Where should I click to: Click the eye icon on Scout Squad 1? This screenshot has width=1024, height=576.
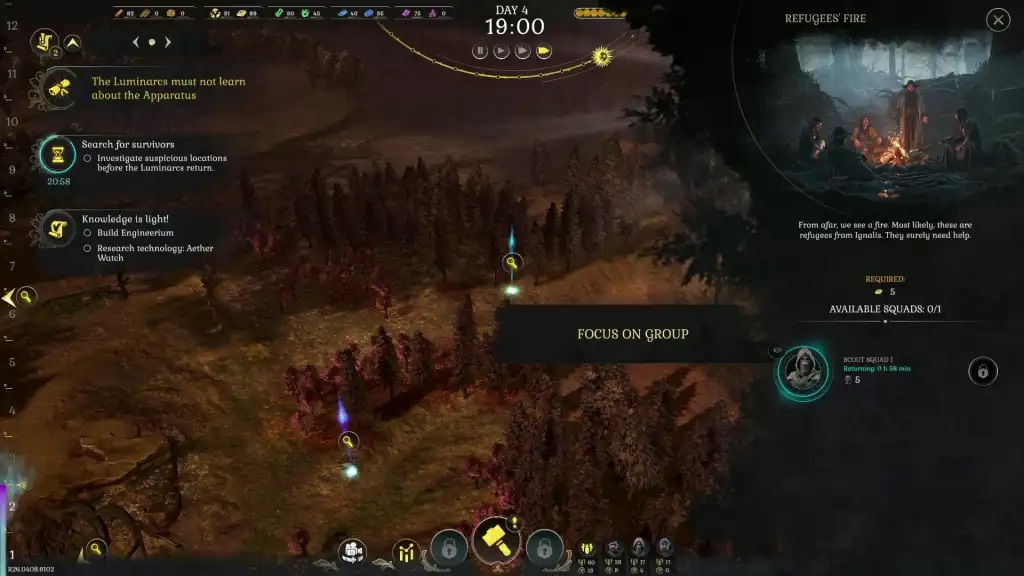776,351
